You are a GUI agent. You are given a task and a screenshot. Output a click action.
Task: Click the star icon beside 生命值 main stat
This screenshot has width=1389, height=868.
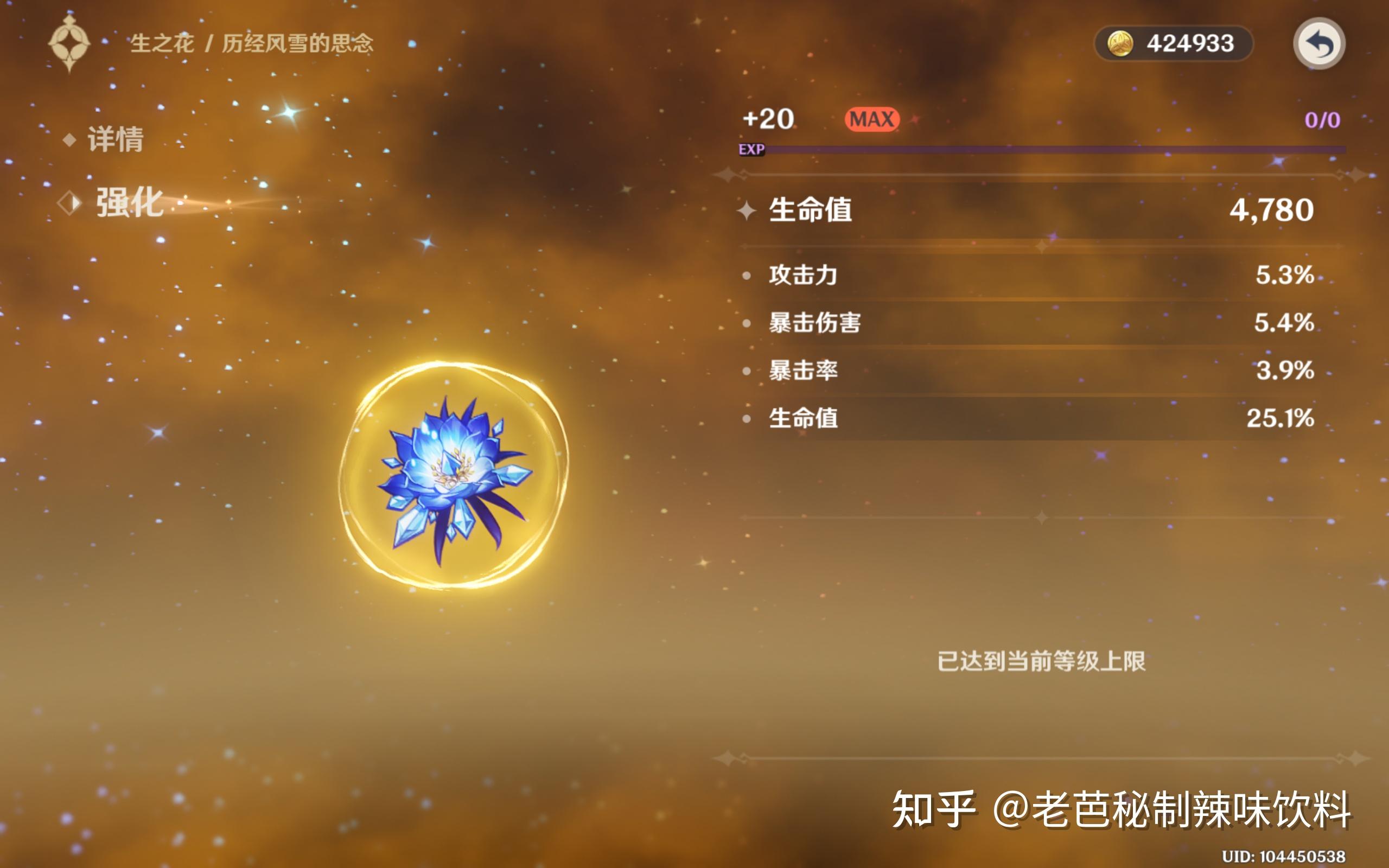[x=747, y=211]
